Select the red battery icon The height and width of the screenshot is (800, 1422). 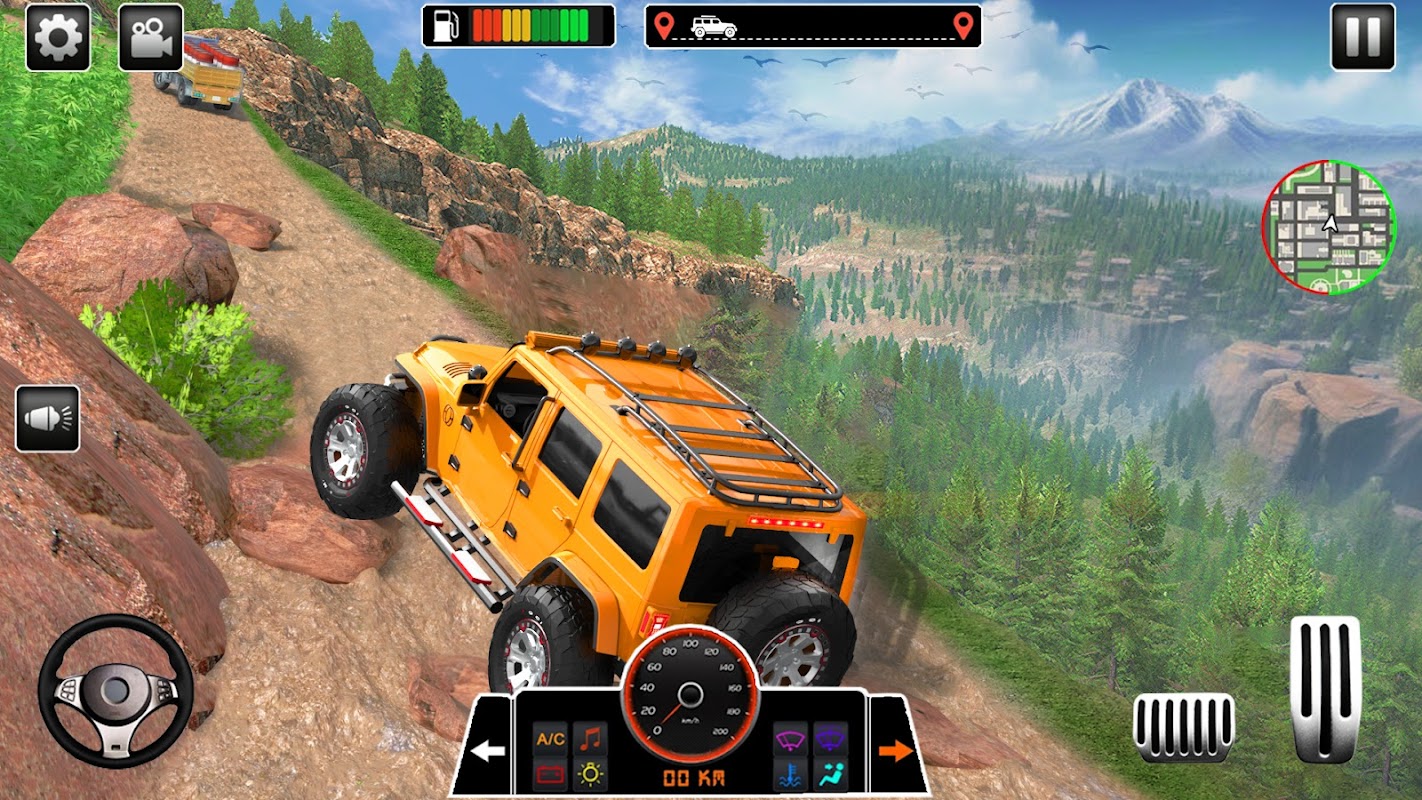[551, 774]
